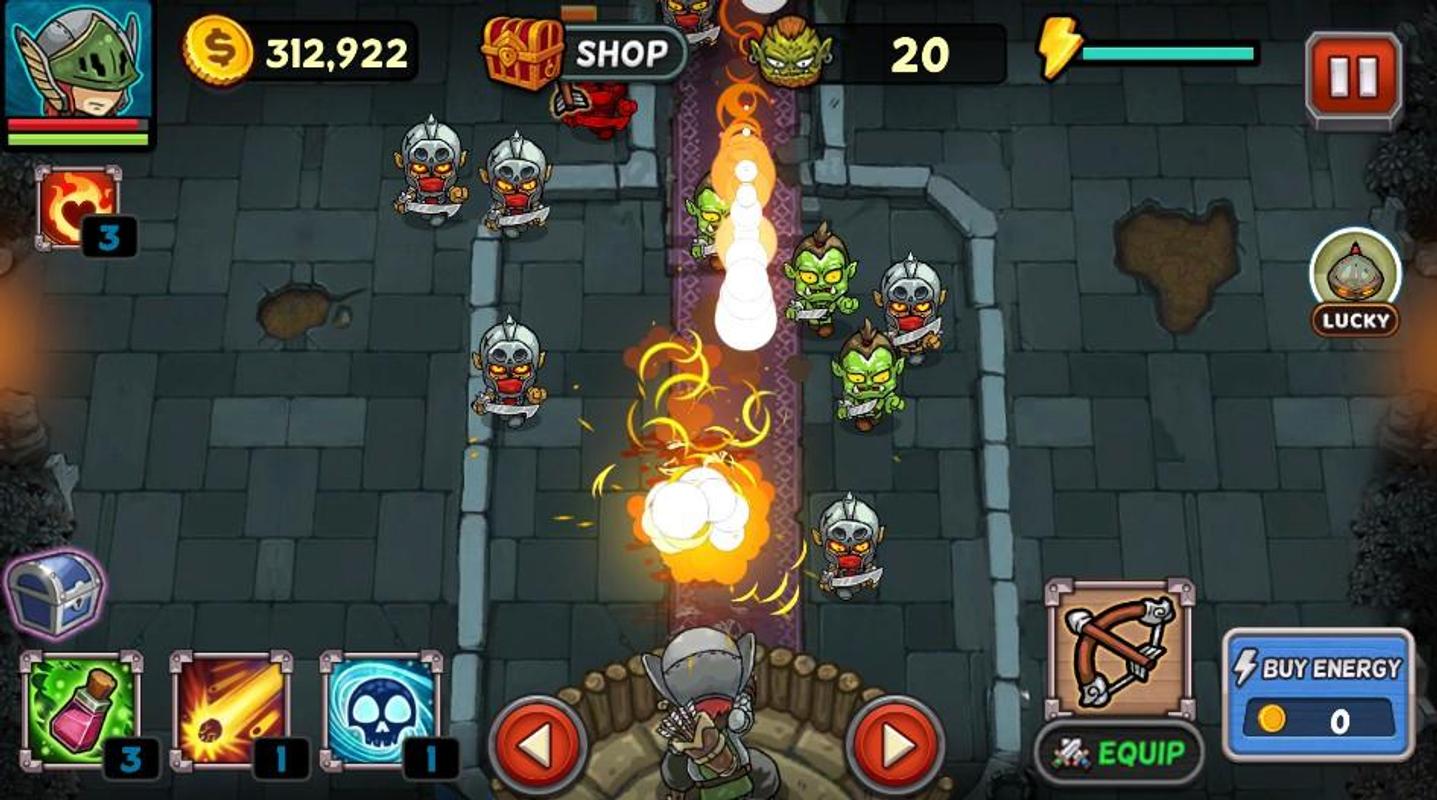Move the hero right with the arrow button
The image size is (1437, 800).
coord(895,745)
